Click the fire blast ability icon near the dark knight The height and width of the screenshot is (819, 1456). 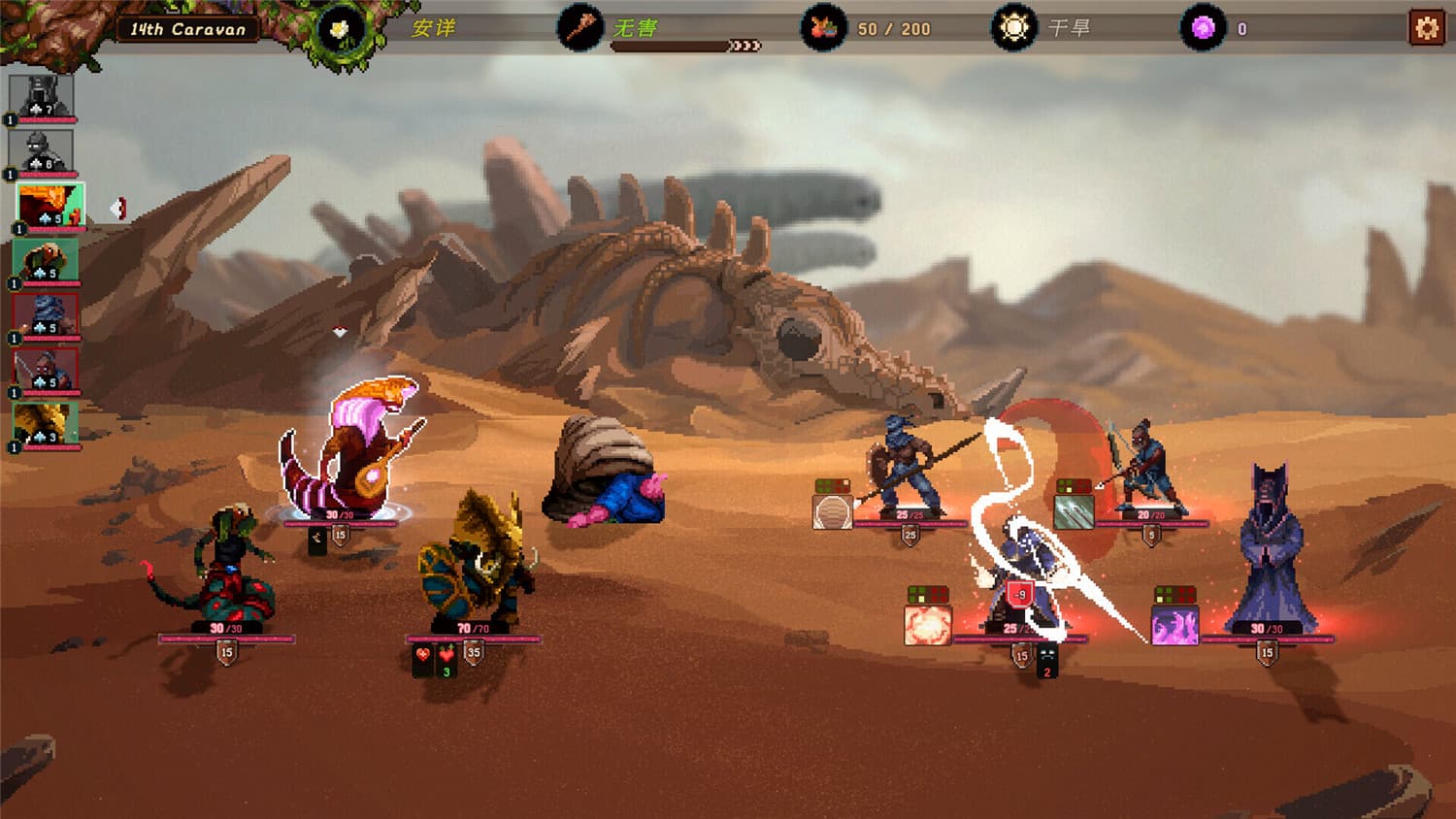928,624
